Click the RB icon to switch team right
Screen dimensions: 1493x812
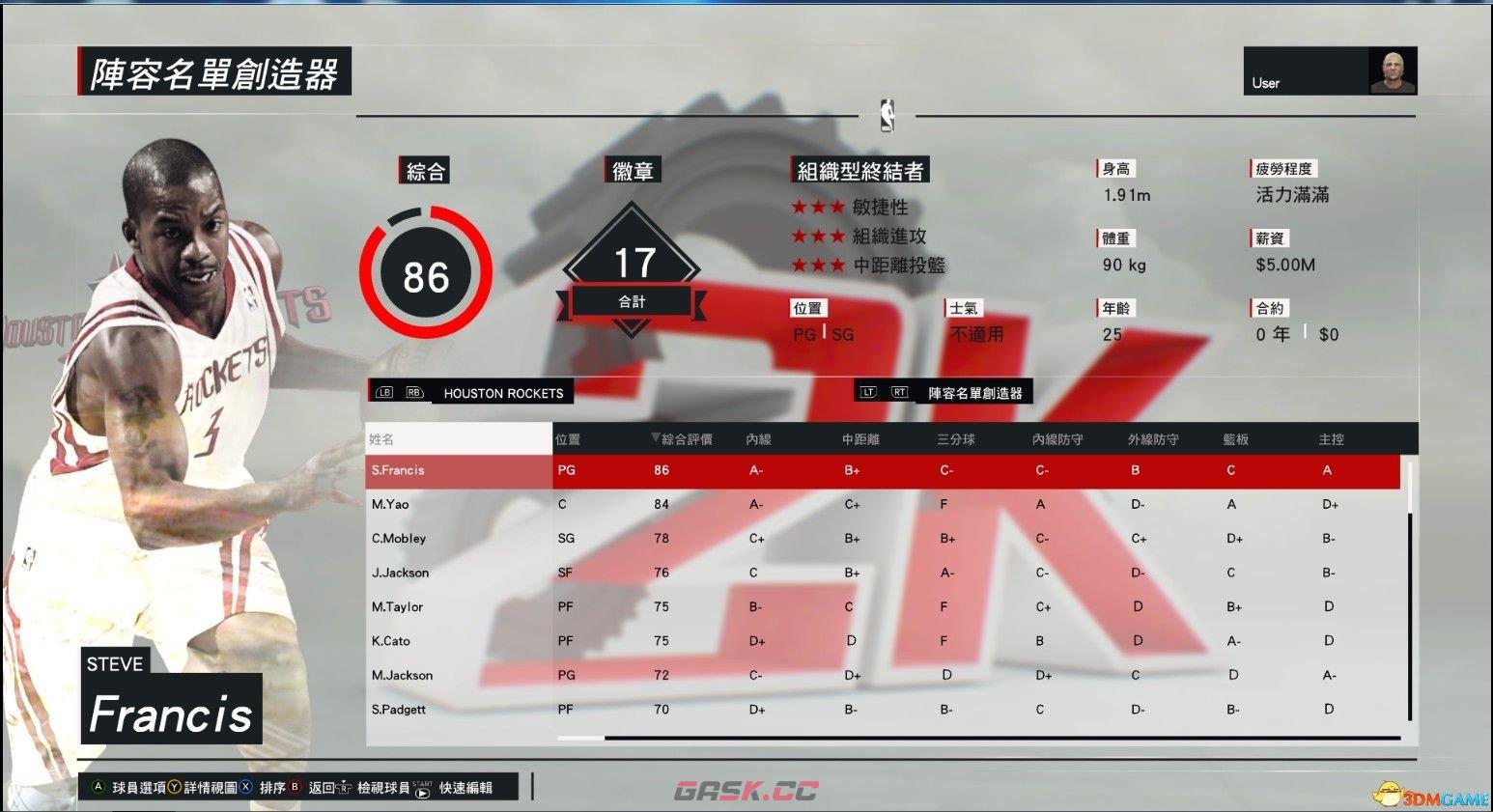click(x=413, y=393)
